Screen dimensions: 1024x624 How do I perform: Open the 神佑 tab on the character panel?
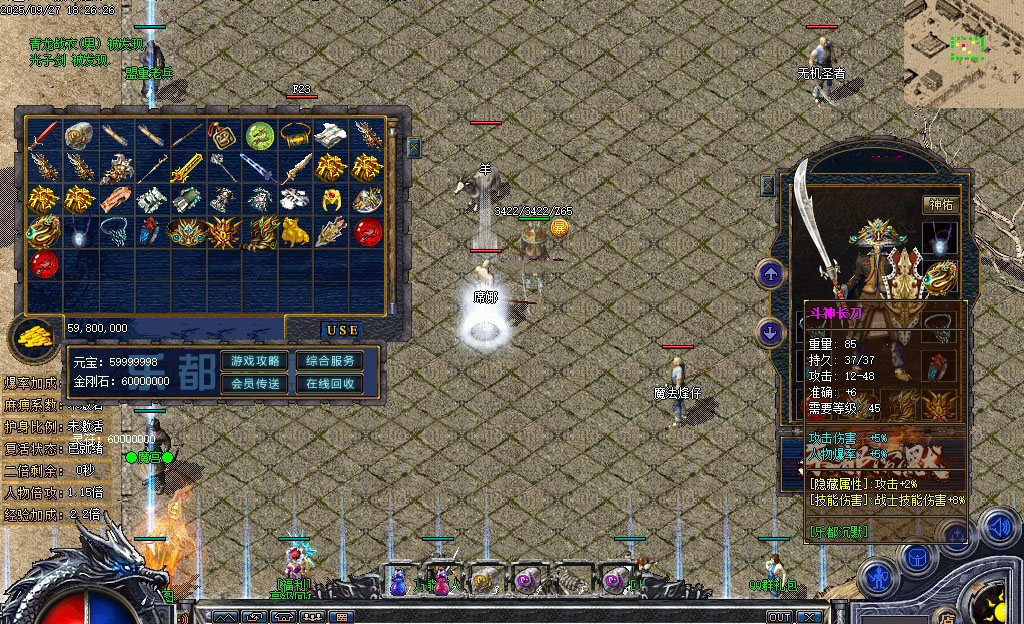pos(940,204)
